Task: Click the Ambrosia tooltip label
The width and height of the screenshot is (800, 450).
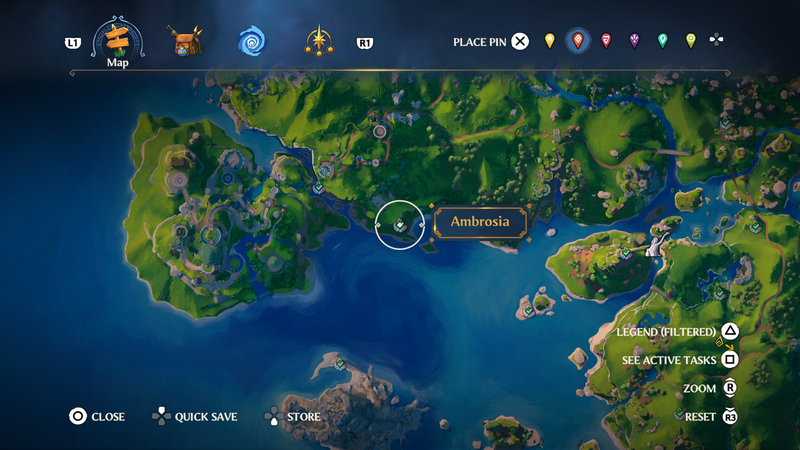Action: 480,222
